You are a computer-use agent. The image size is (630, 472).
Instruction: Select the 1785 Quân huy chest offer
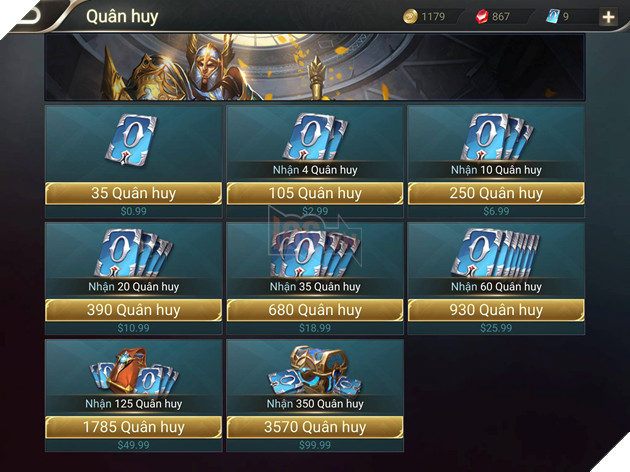[133, 427]
